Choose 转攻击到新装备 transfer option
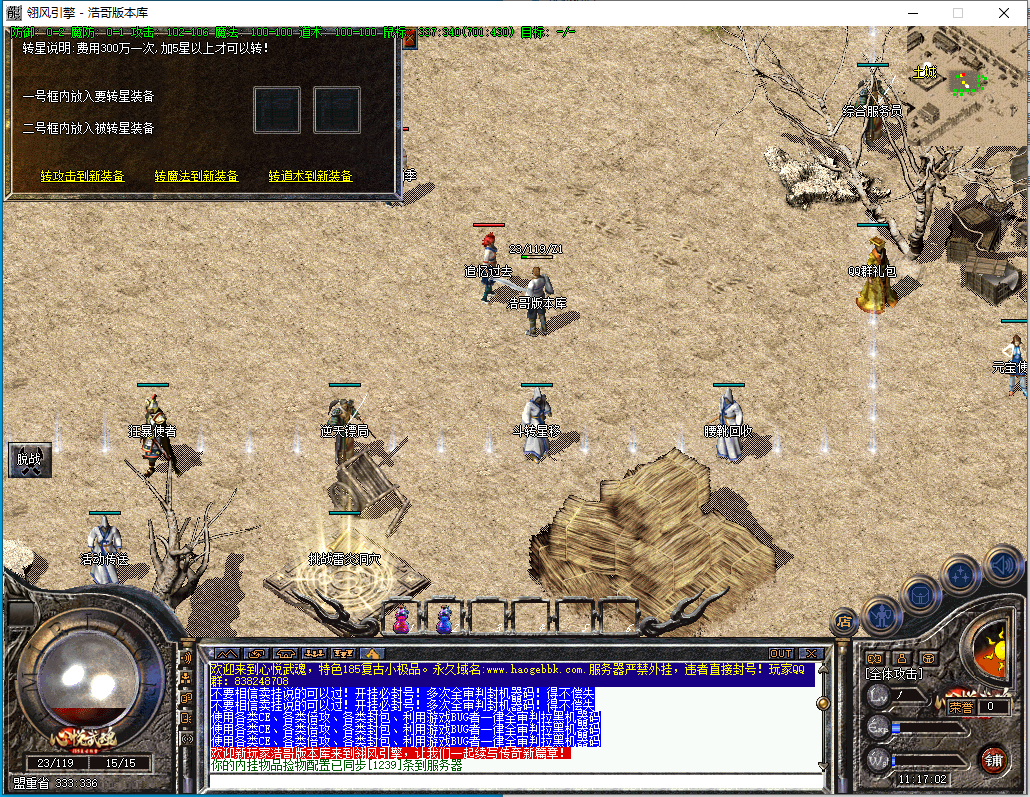This screenshot has height=797, width=1030. (83, 176)
